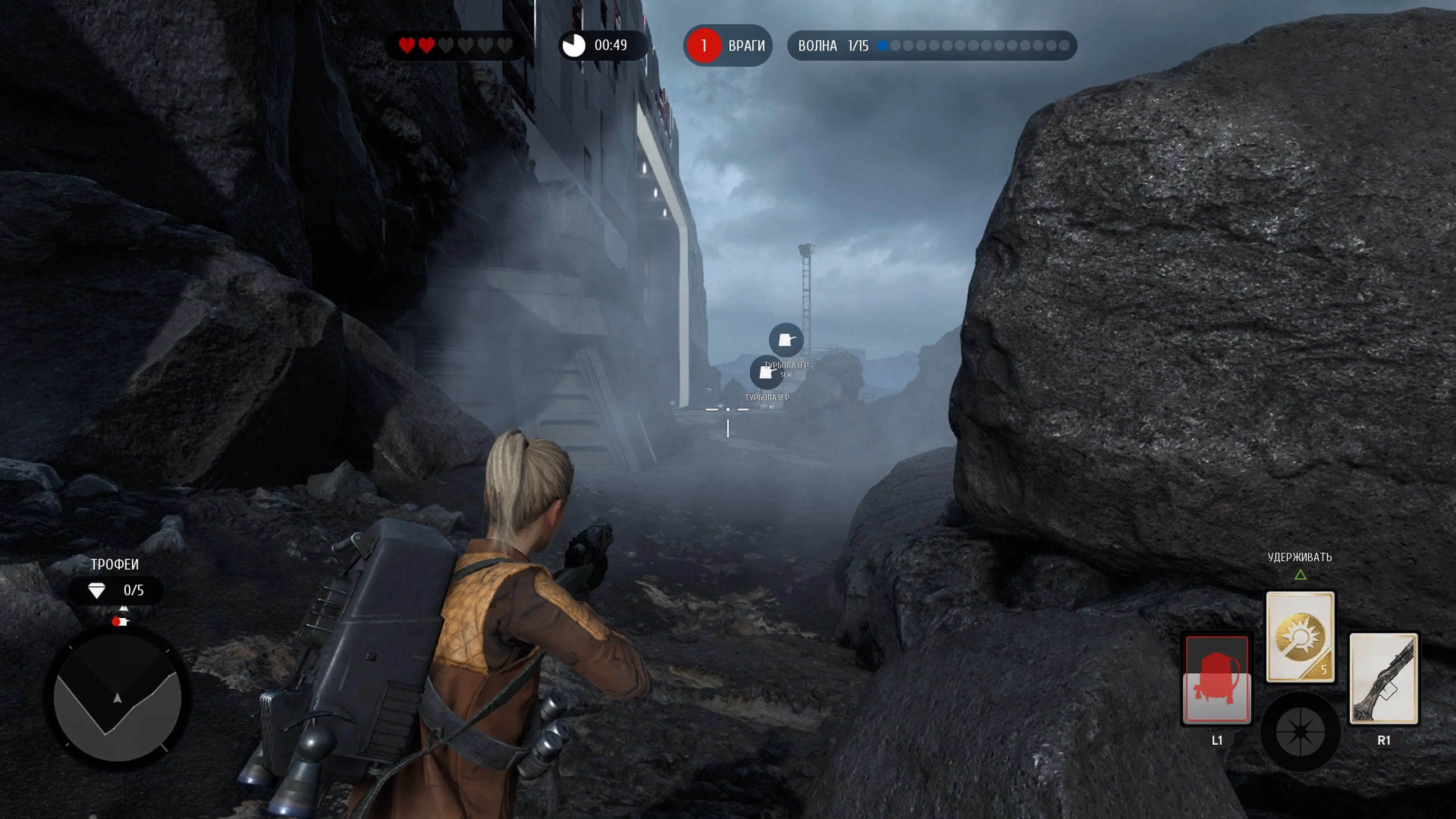Activate the red jetpack star card
The width and height of the screenshot is (1456, 819).
[1216, 679]
